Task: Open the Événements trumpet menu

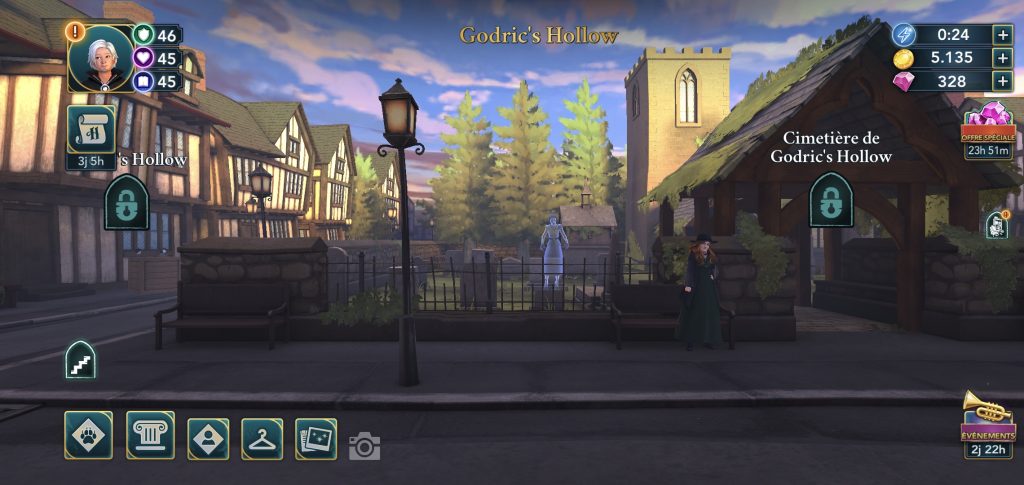Action: tap(988, 422)
